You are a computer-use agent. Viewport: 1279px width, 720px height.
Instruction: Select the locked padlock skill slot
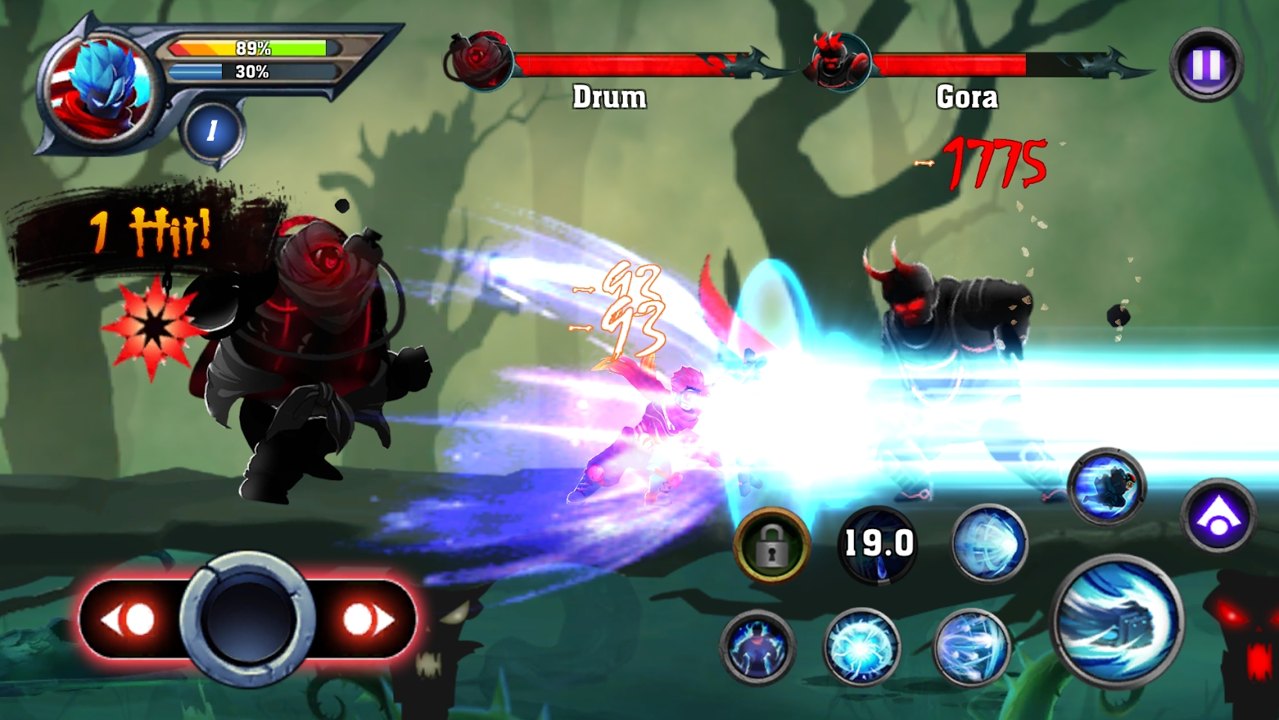pos(771,545)
